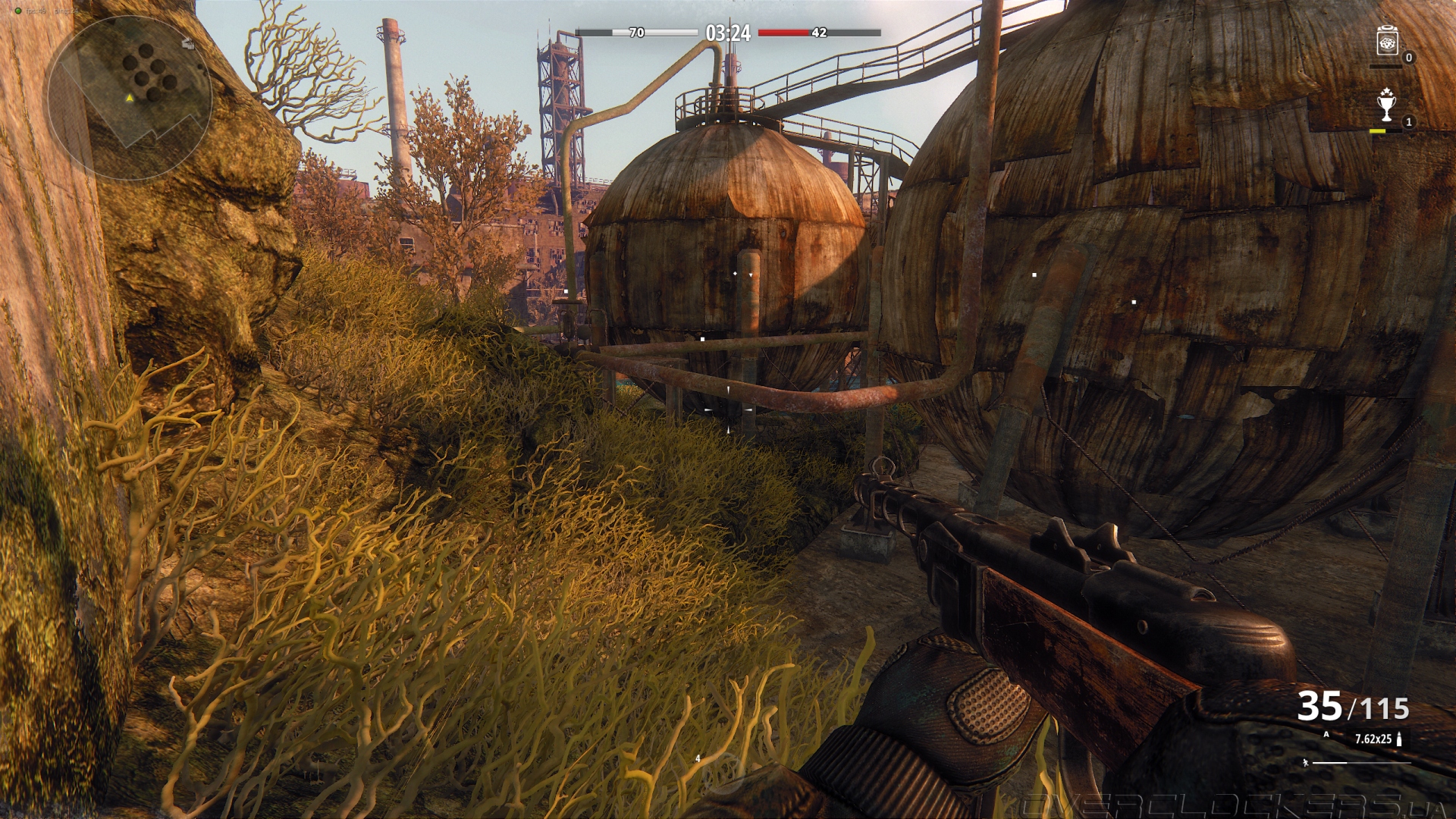Click the running man stamina icon

(x=1305, y=763)
